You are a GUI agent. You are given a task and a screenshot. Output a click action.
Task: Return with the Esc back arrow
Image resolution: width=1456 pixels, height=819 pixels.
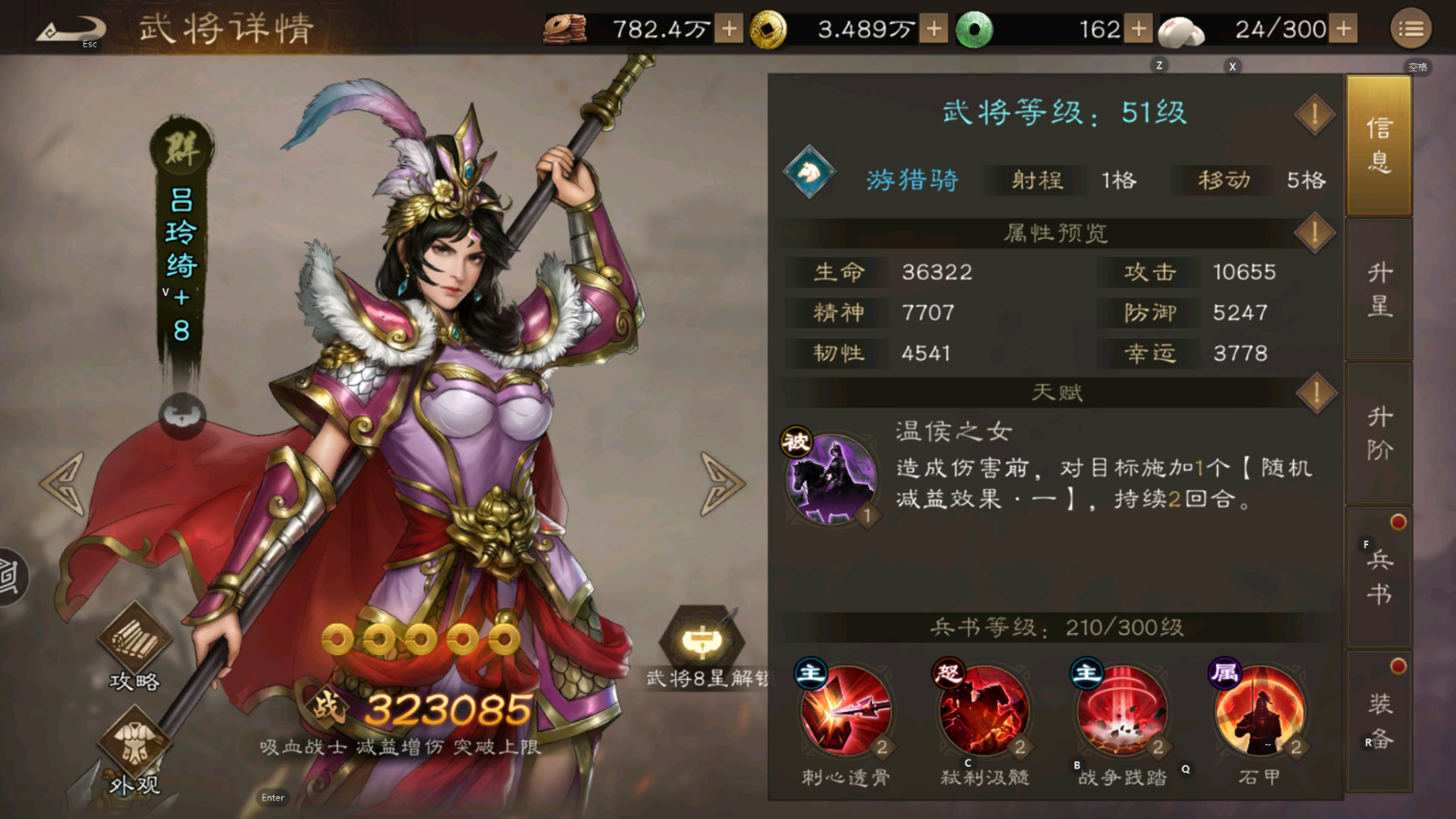[x=69, y=27]
